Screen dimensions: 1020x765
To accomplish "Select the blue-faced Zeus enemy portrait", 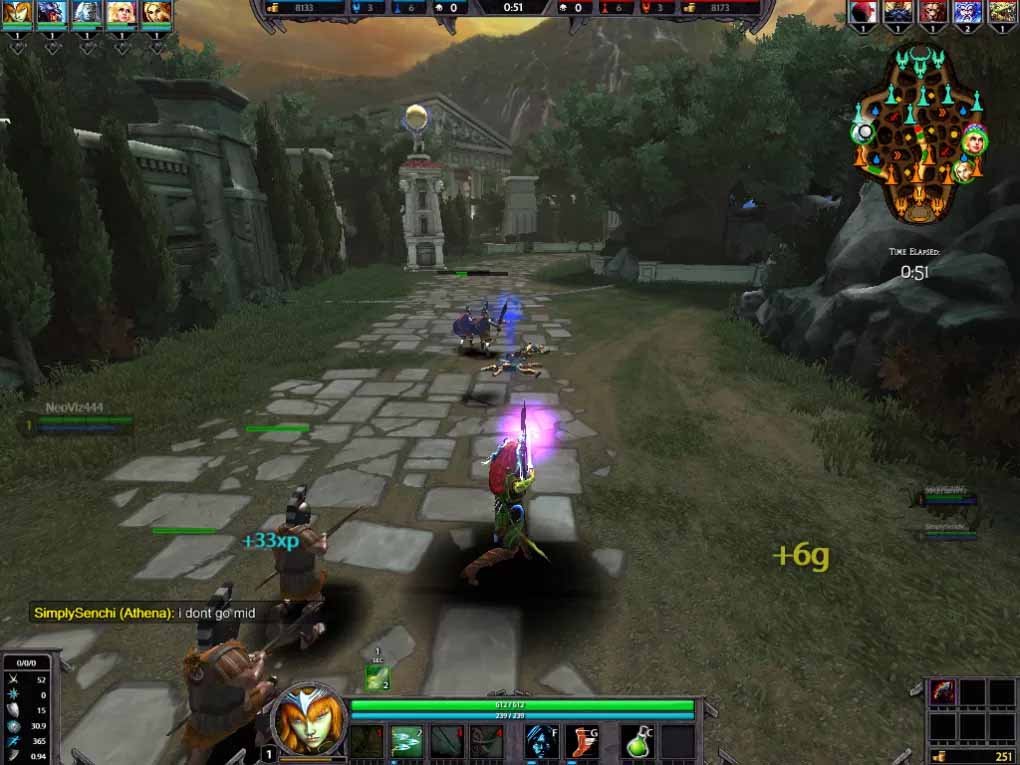I will [968, 12].
